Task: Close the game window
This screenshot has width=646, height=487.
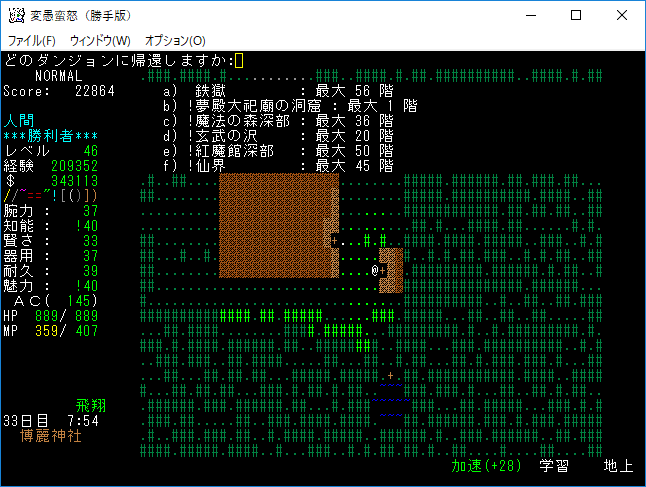Action: click(622, 15)
